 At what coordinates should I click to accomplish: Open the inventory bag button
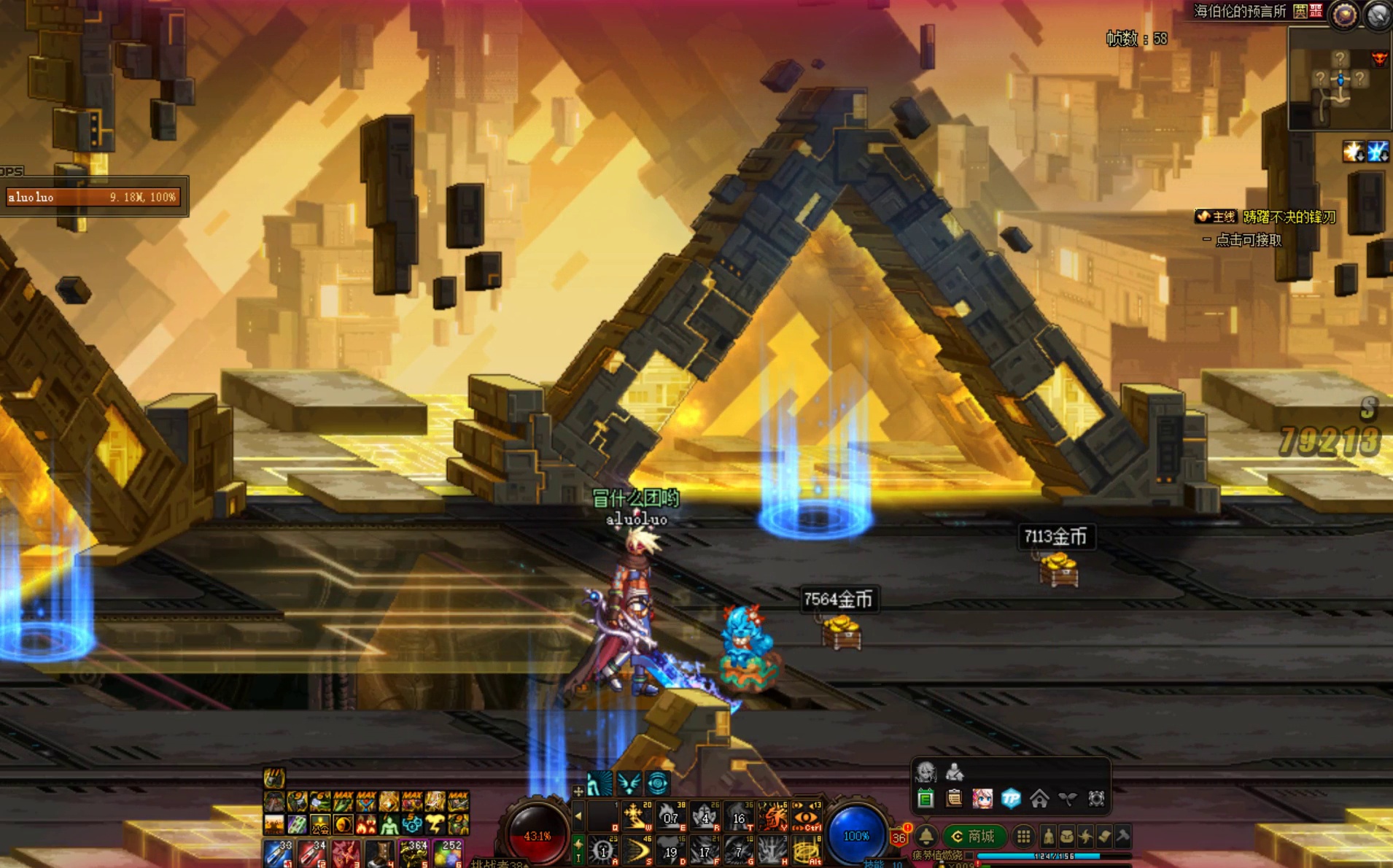coord(1067,836)
